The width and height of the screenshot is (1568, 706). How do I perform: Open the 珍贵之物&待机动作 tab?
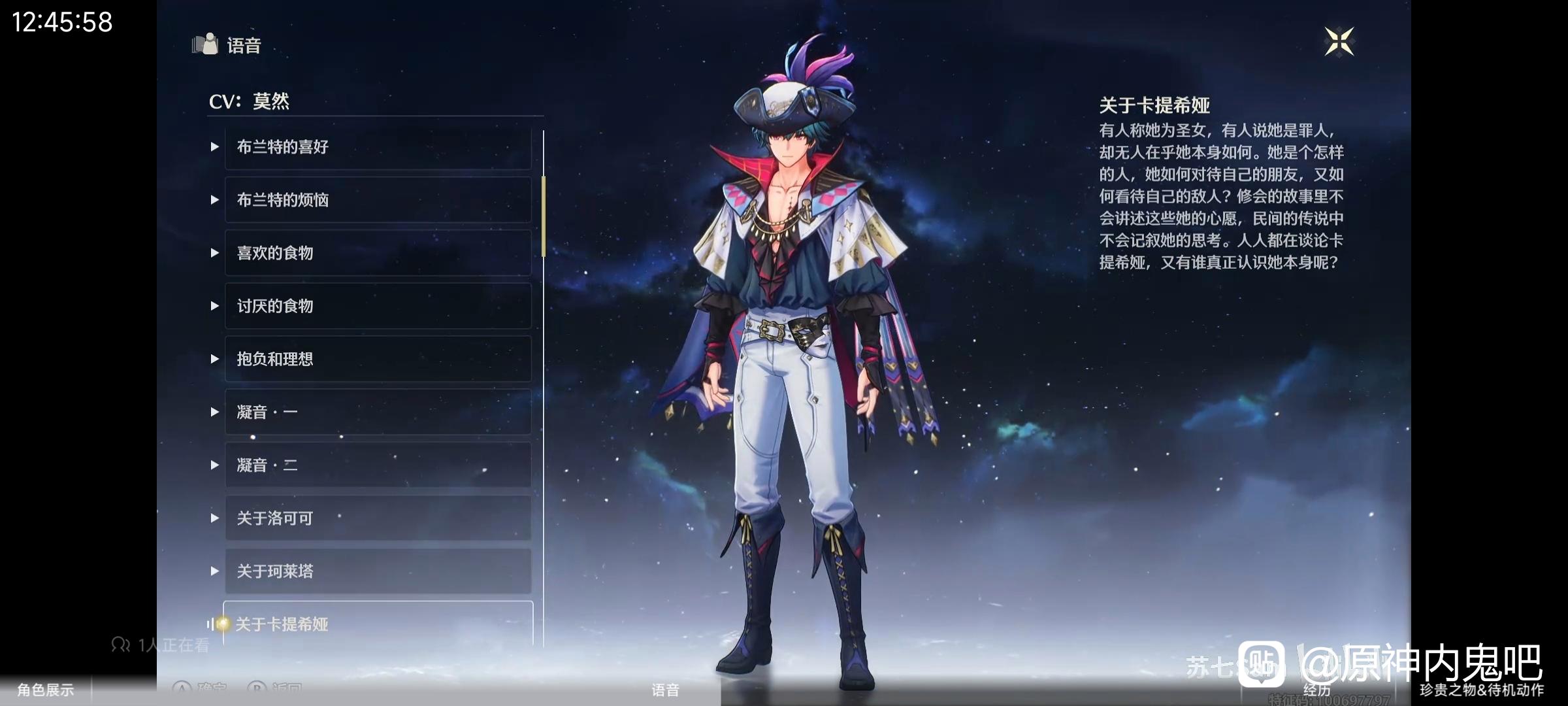point(1481,690)
